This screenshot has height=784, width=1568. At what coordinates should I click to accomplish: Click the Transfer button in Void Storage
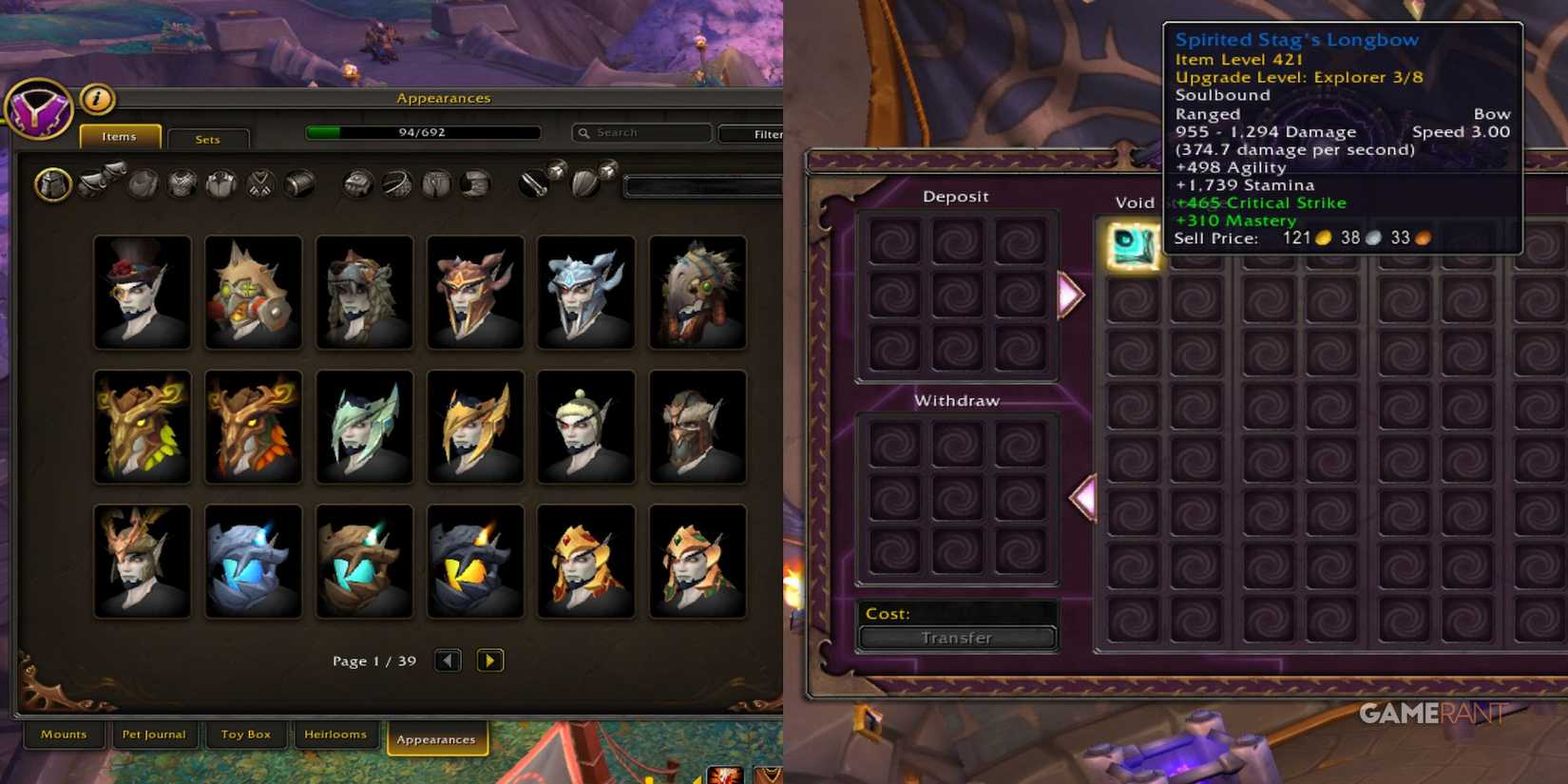point(956,637)
